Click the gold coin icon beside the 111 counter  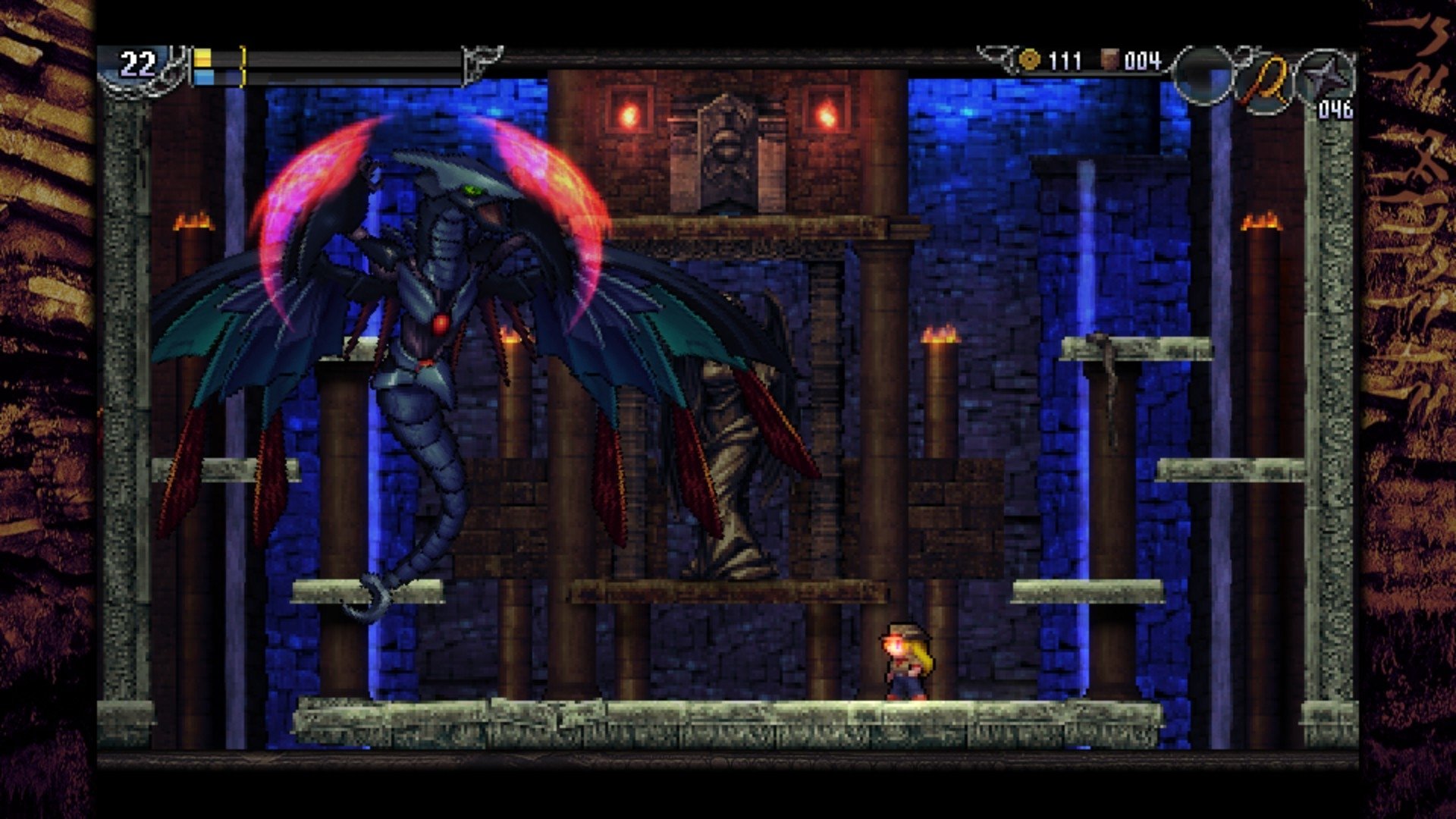point(1031,59)
